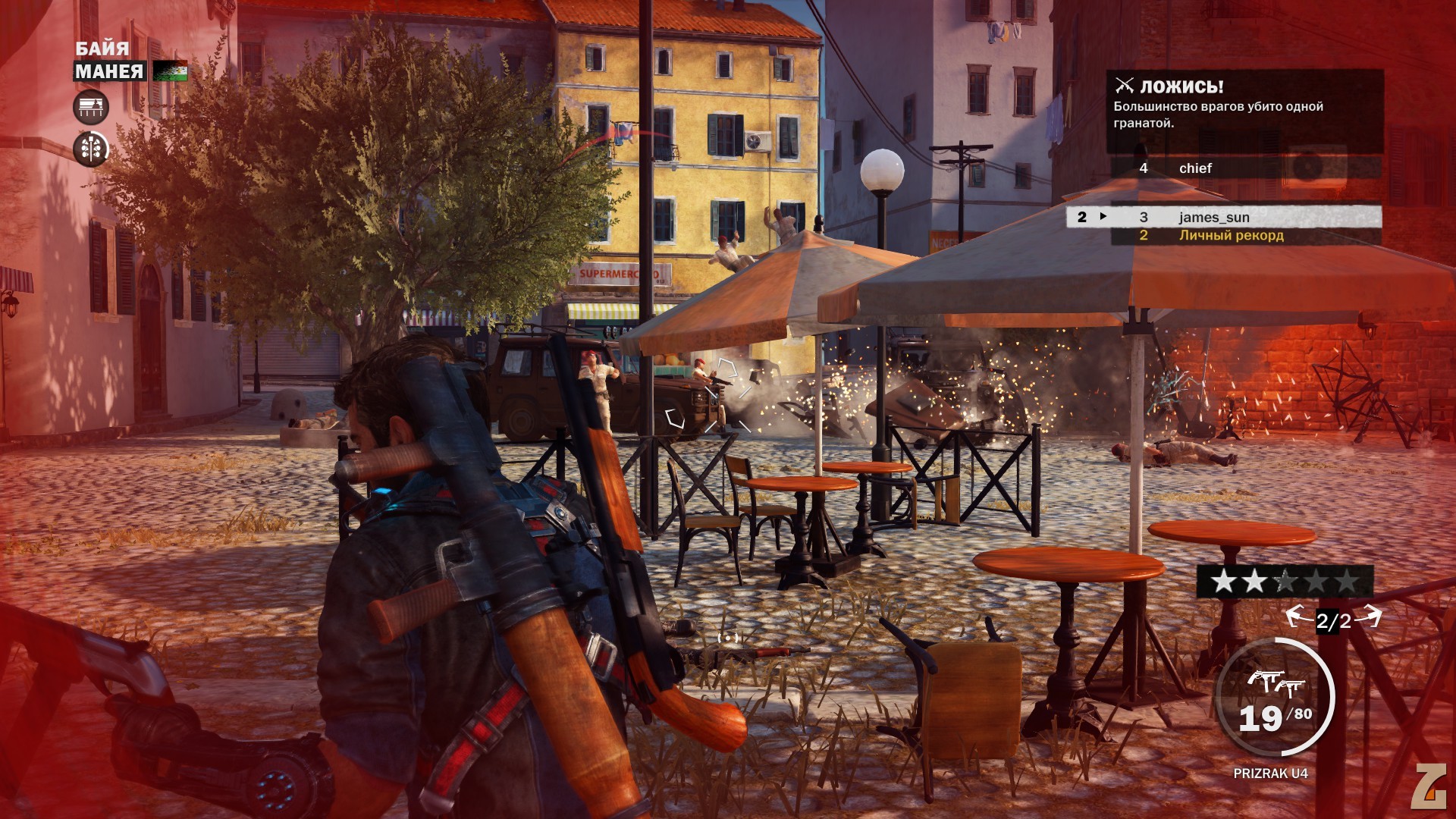This screenshot has width=1456, height=819.
Task: Click the Личный рекорд row
Action: coord(1244,236)
